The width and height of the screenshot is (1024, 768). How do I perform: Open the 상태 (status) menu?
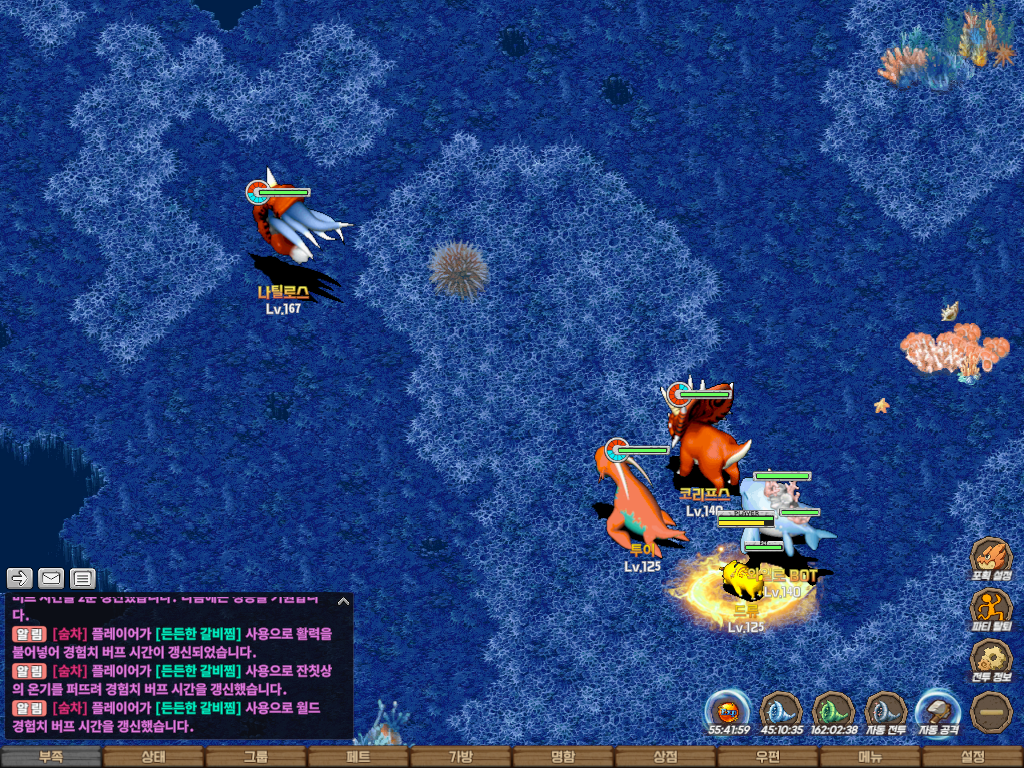(153, 757)
